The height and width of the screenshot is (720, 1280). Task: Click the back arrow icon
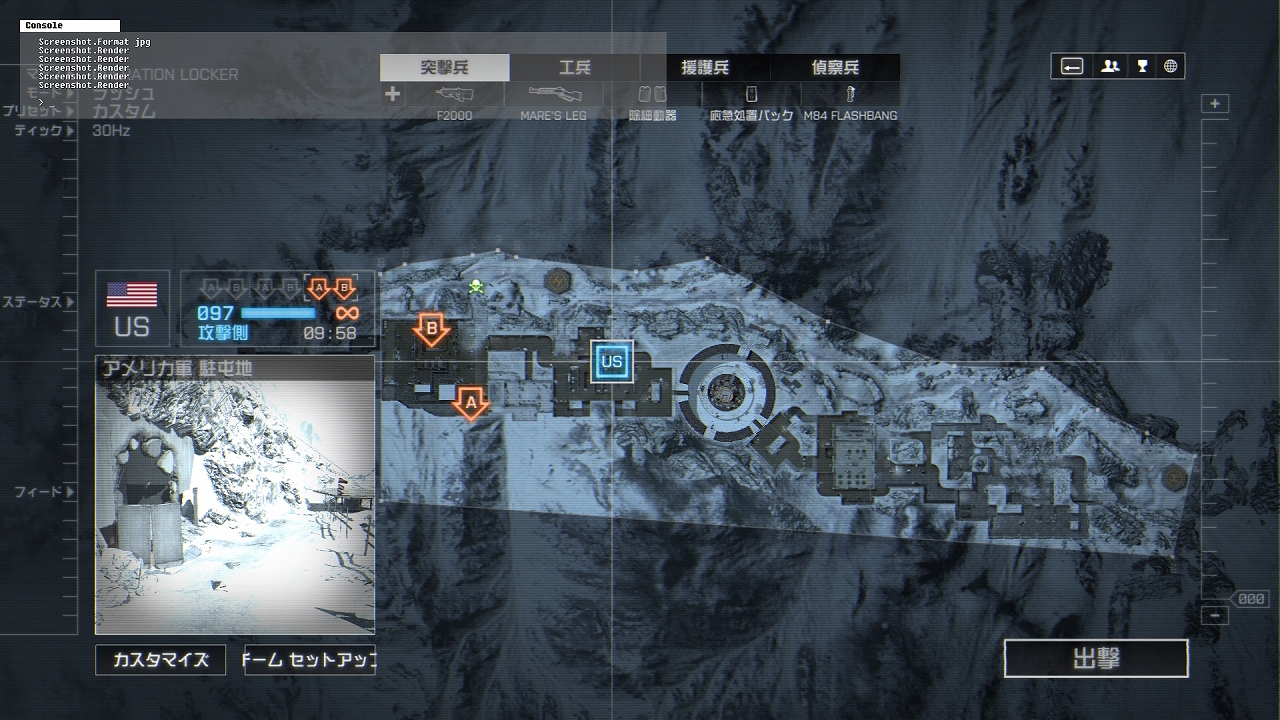point(1072,67)
